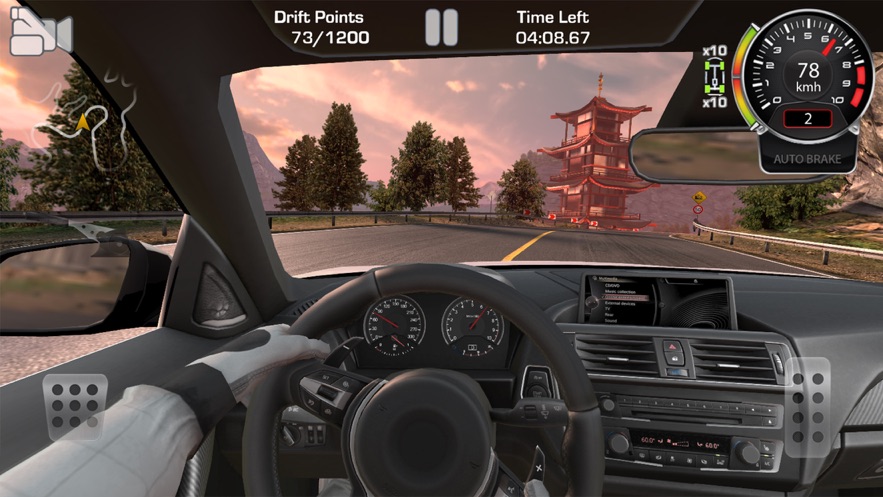Switch the camera view
Viewport: 883px width, 497px height.
pyautogui.click(x=40, y=34)
